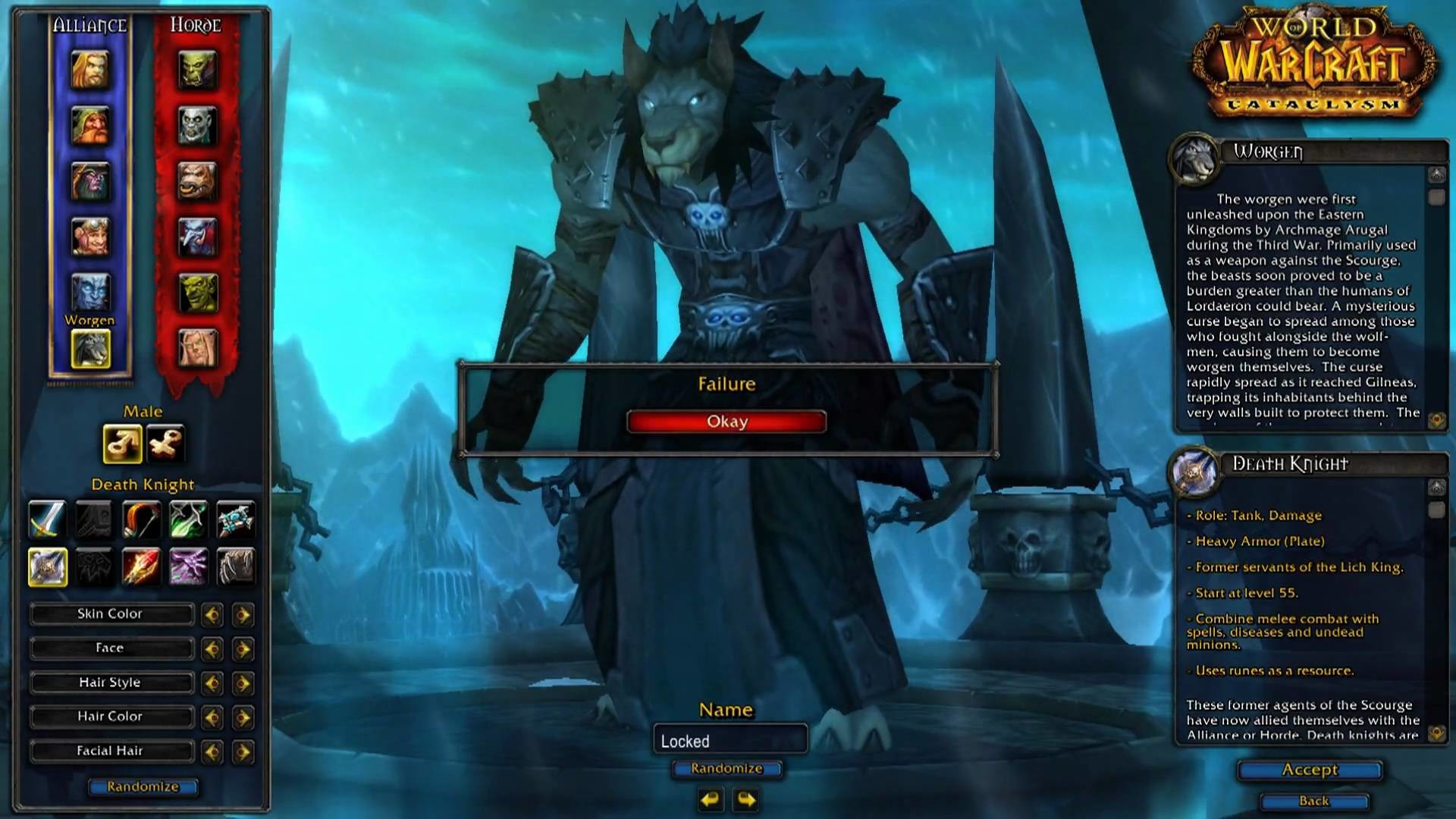Switch to the Horde faction tab
1456x819 pixels.
(196, 25)
